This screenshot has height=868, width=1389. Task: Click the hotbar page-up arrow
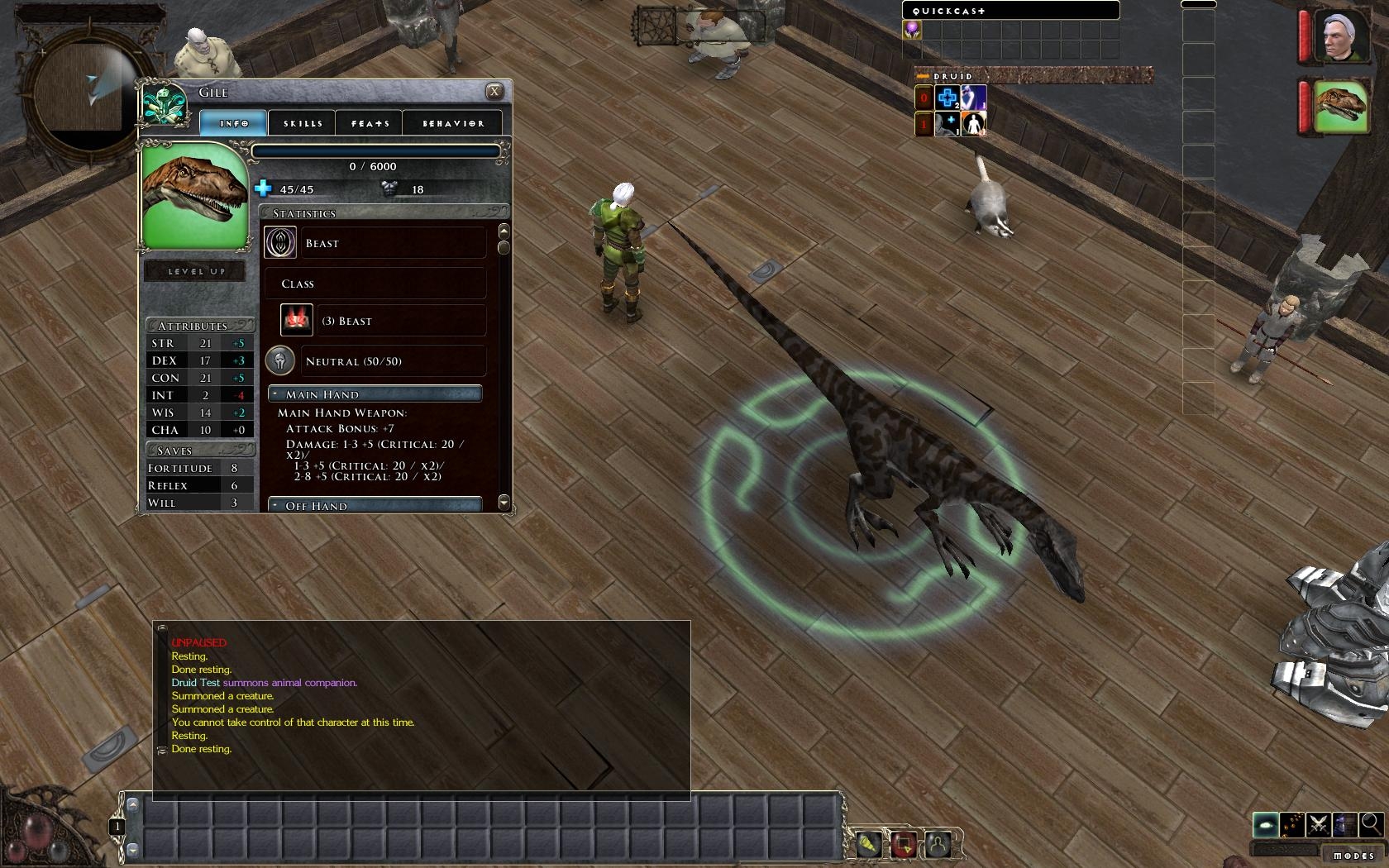(132, 803)
